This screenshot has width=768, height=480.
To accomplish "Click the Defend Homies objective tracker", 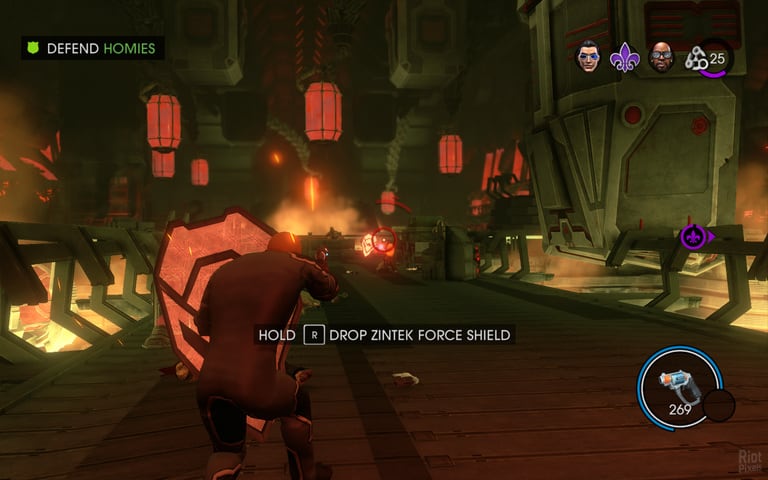I will click(92, 48).
